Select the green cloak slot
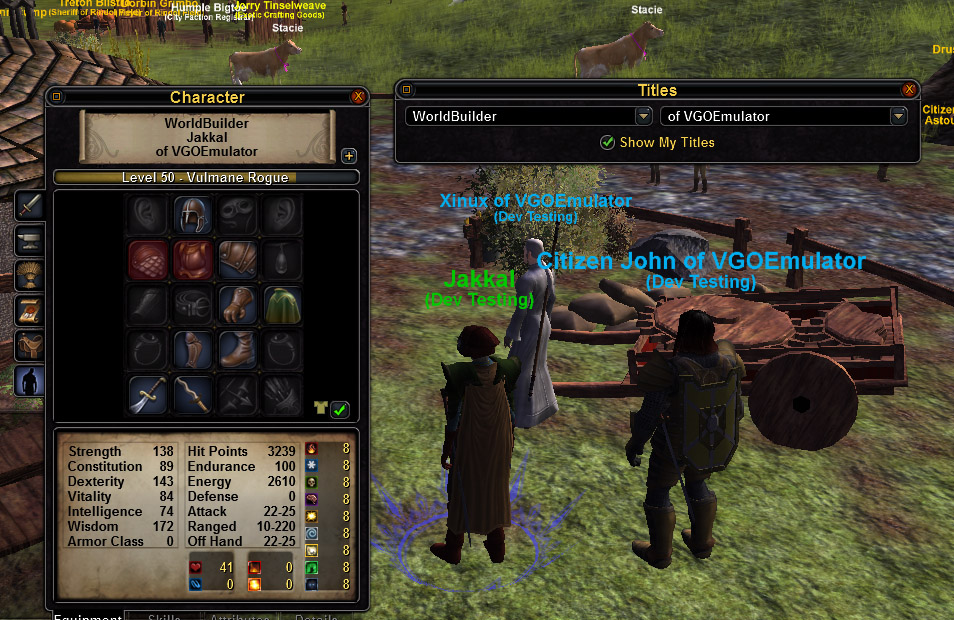Screen dimensions: 954x620 click(x=283, y=305)
